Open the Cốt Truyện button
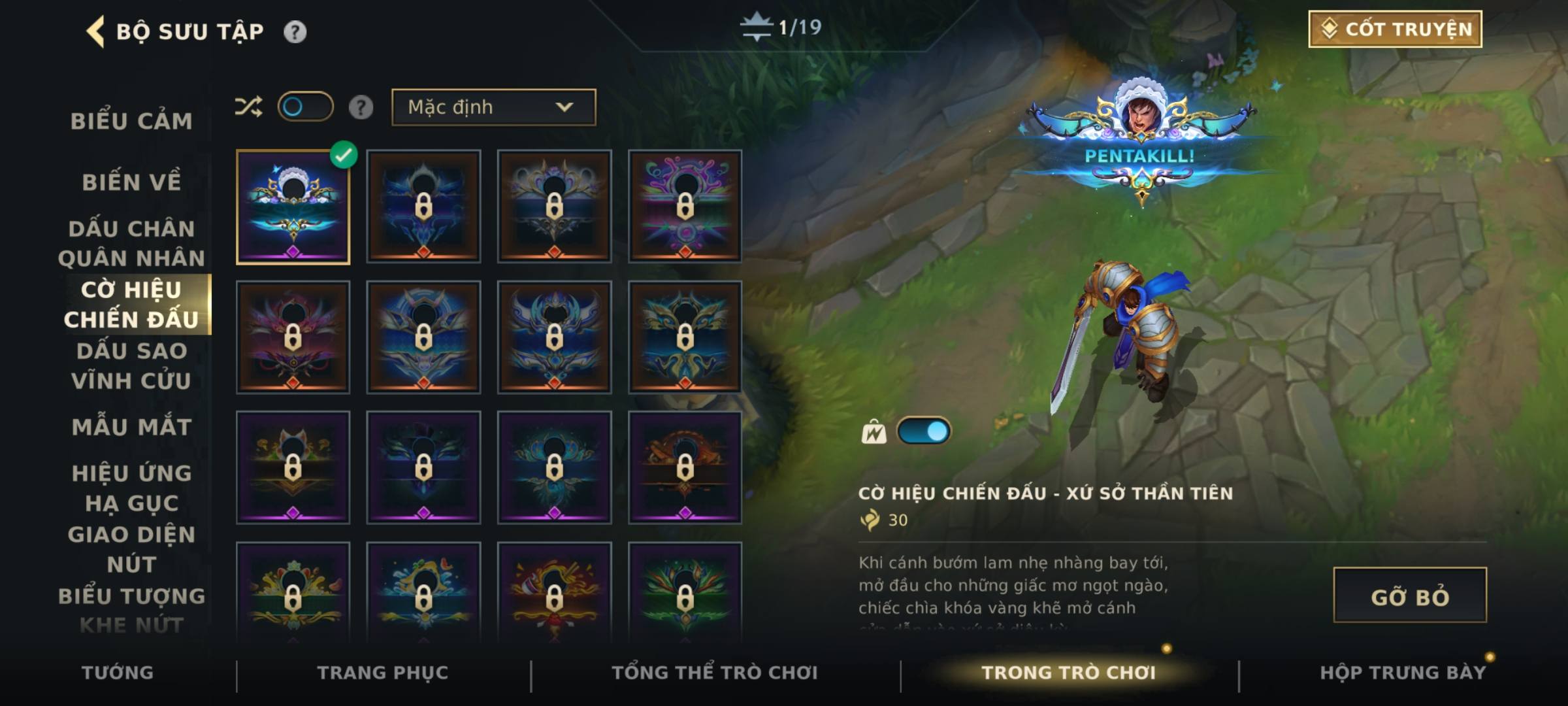Screen dimensions: 1568x706 click(x=1395, y=29)
